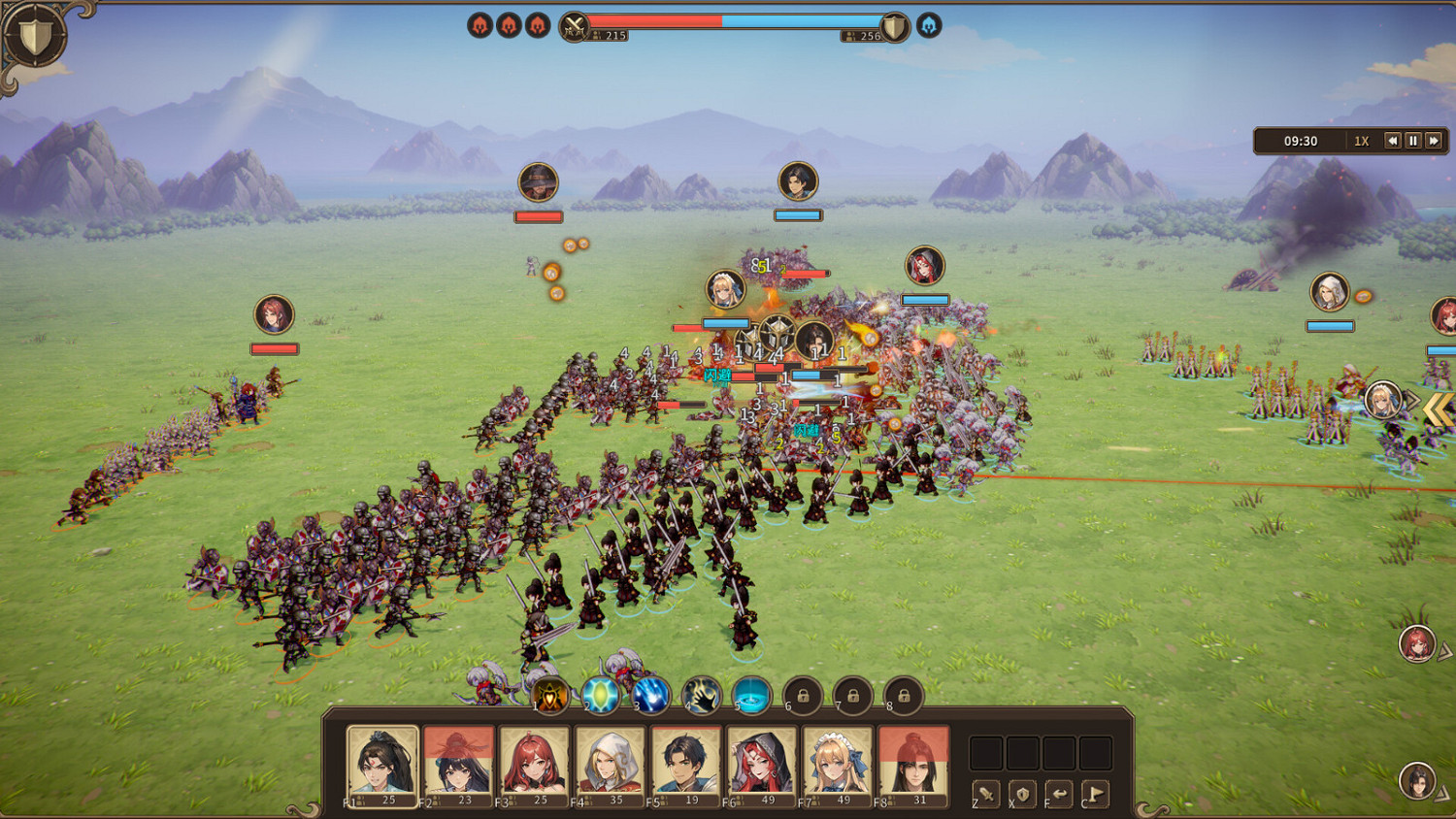Click the blue helmet icon on top bar
This screenshot has height=819, width=1456.
point(927,25)
